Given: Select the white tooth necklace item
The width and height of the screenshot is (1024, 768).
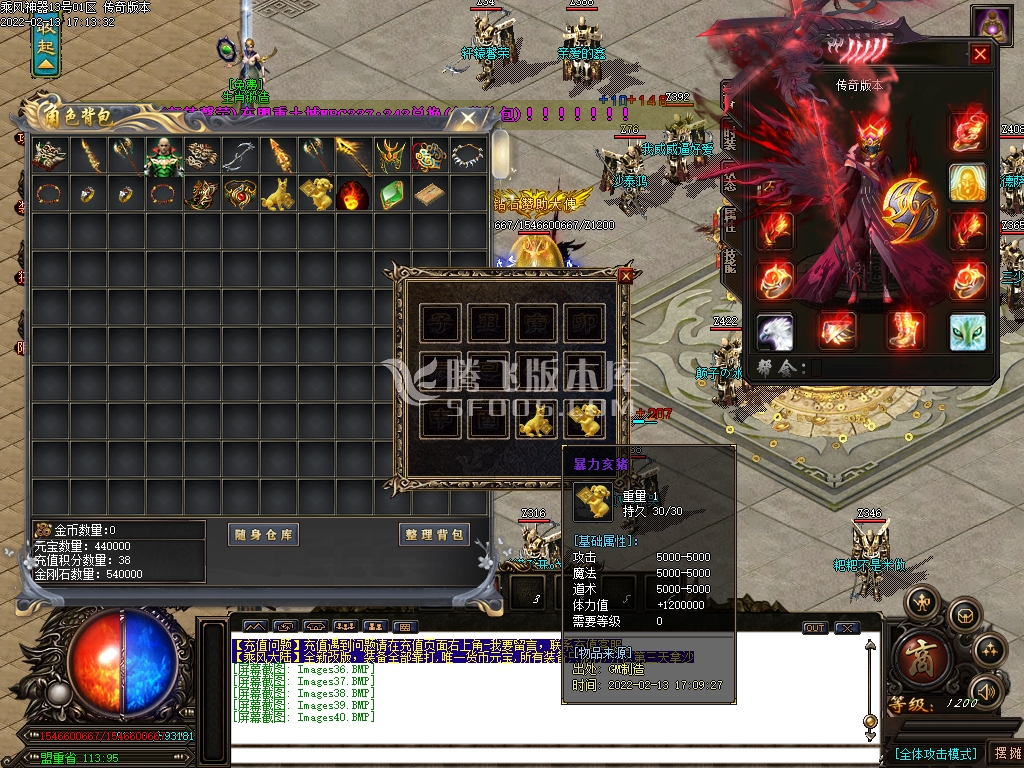Looking at the screenshot, I should click(x=465, y=156).
